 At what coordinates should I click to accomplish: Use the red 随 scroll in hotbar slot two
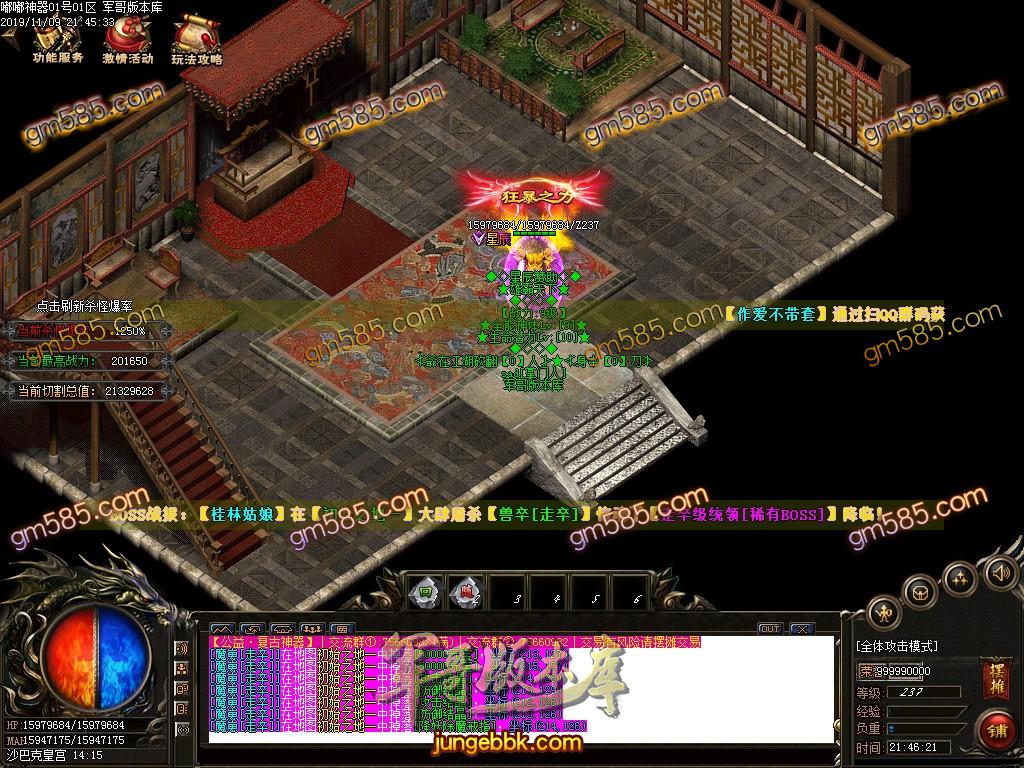pos(464,591)
